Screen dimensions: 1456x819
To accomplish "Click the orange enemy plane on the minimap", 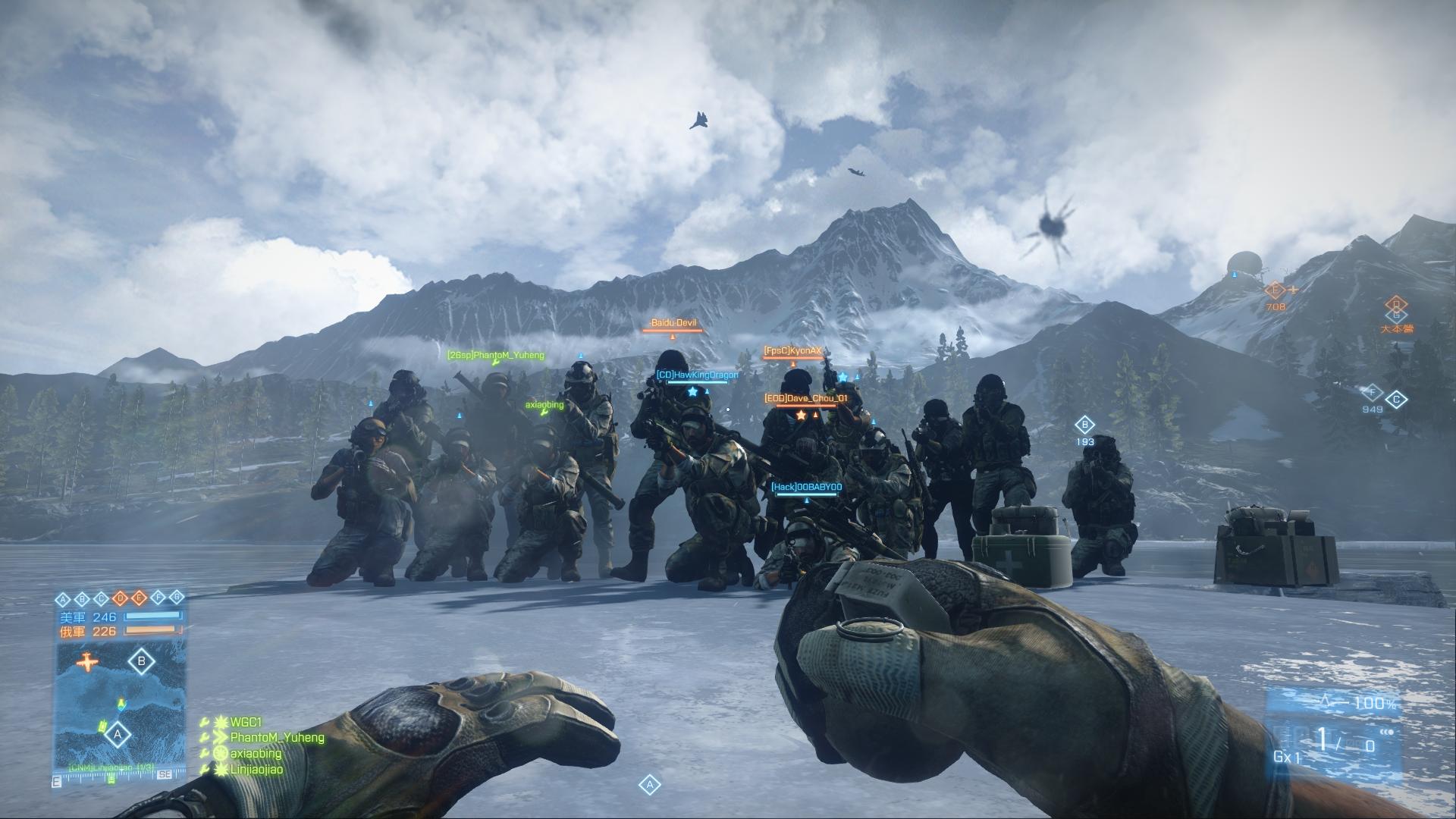I will coord(88,662).
